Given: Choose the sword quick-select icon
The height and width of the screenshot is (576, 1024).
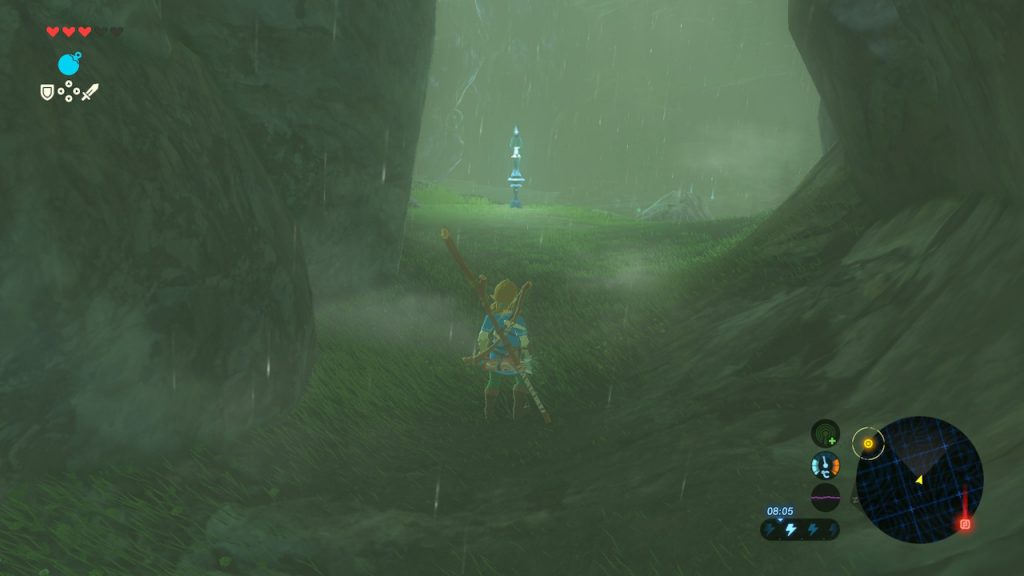Looking at the screenshot, I should 90,92.
